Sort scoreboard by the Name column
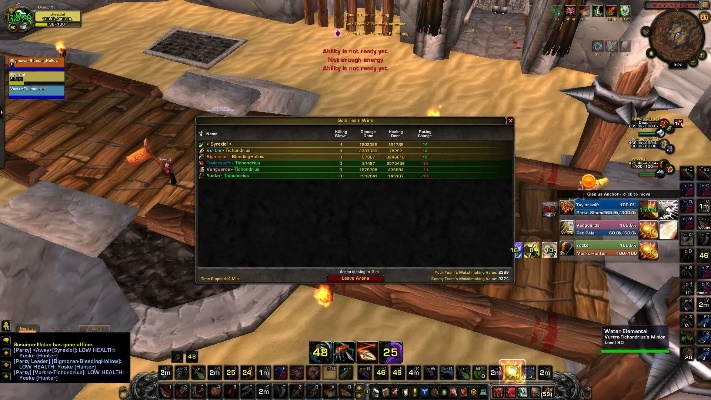711x400 pixels. 212,132
